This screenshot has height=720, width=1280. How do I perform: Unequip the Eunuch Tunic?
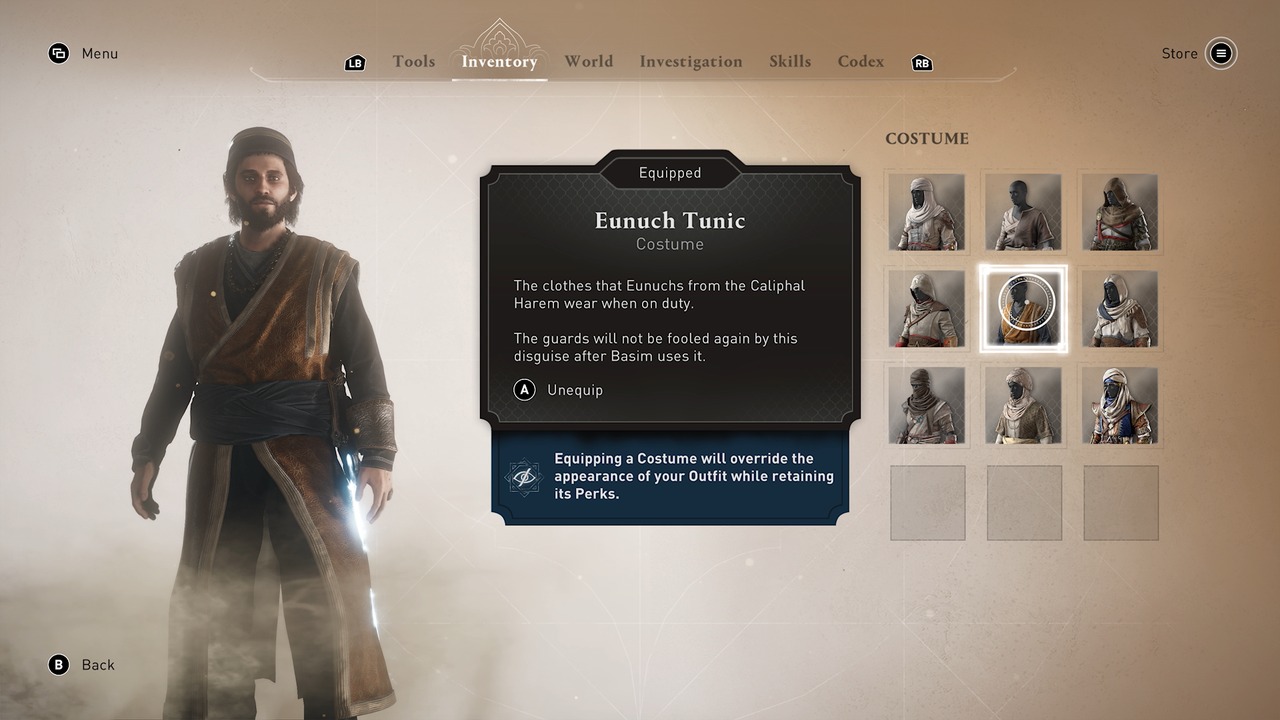pos(574,390)
